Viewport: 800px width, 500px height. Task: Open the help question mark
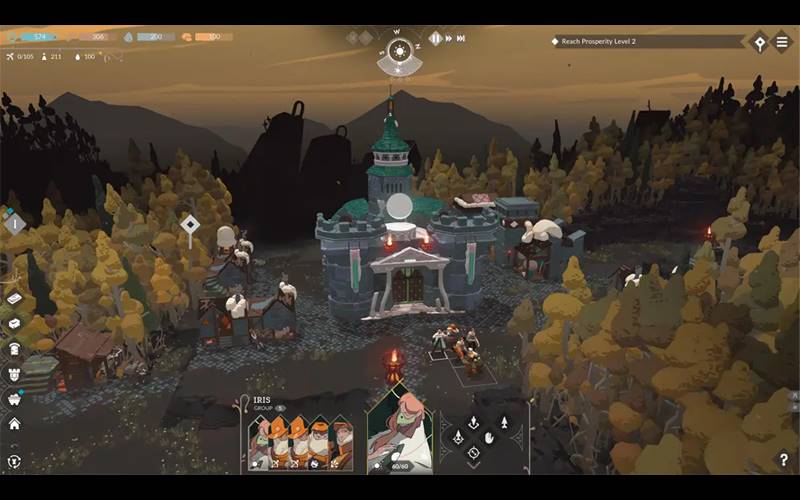pos(784,460)
